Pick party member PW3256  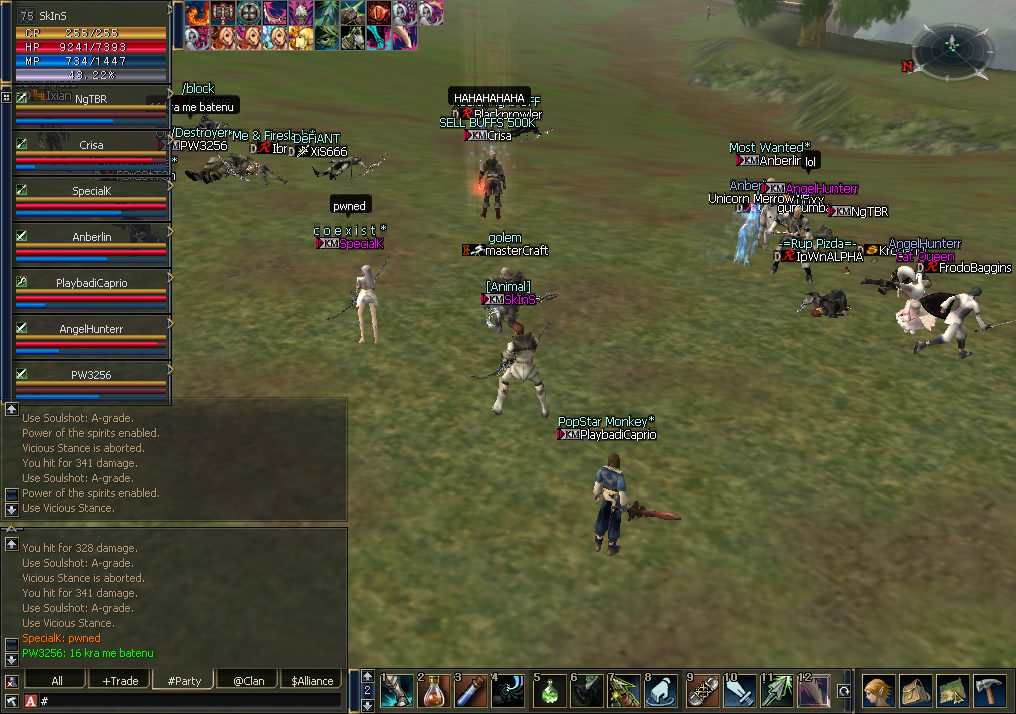point(91,375)
